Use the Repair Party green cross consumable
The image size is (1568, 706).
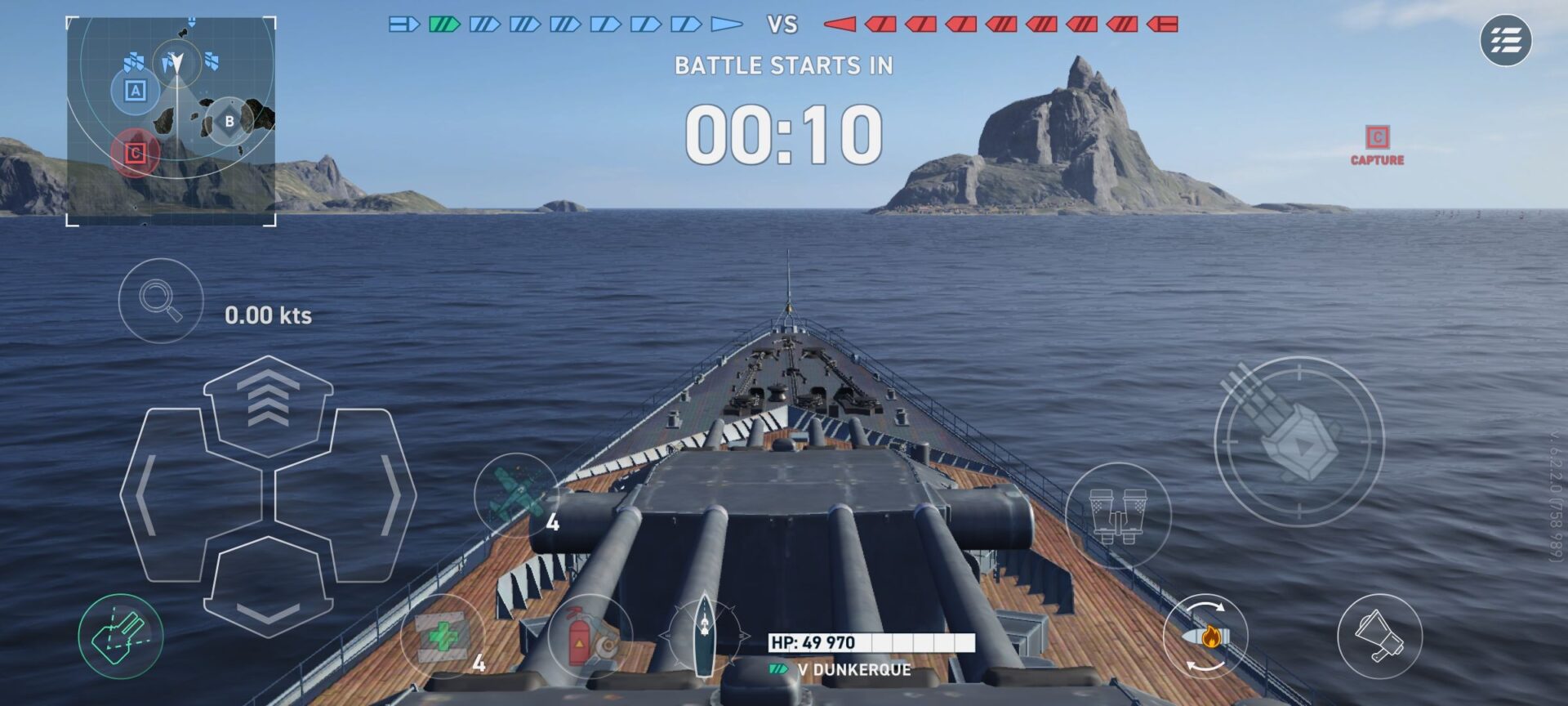tap(442, 637)
